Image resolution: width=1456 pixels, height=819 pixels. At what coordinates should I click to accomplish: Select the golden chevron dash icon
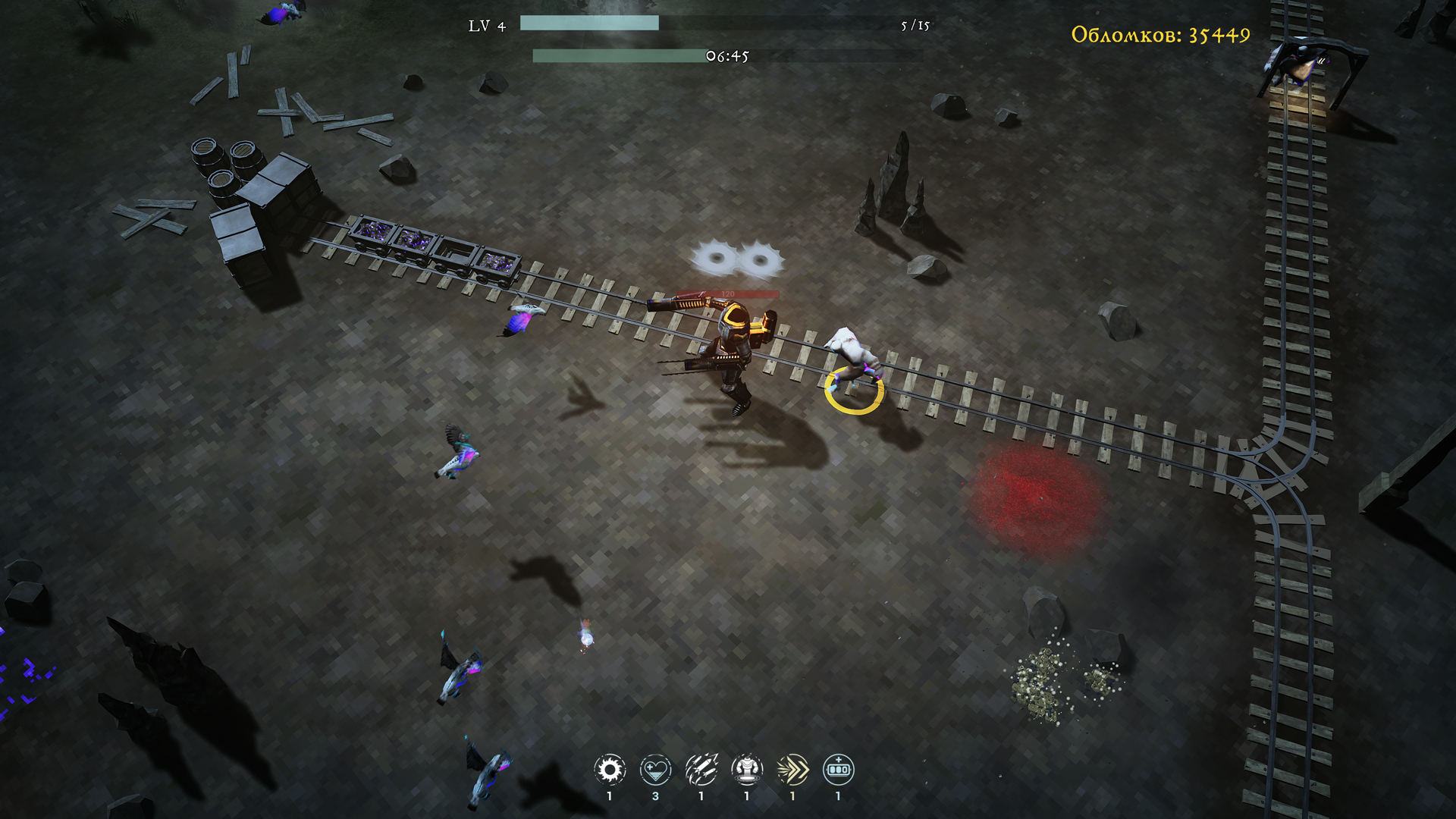click(x=792, y=770)
